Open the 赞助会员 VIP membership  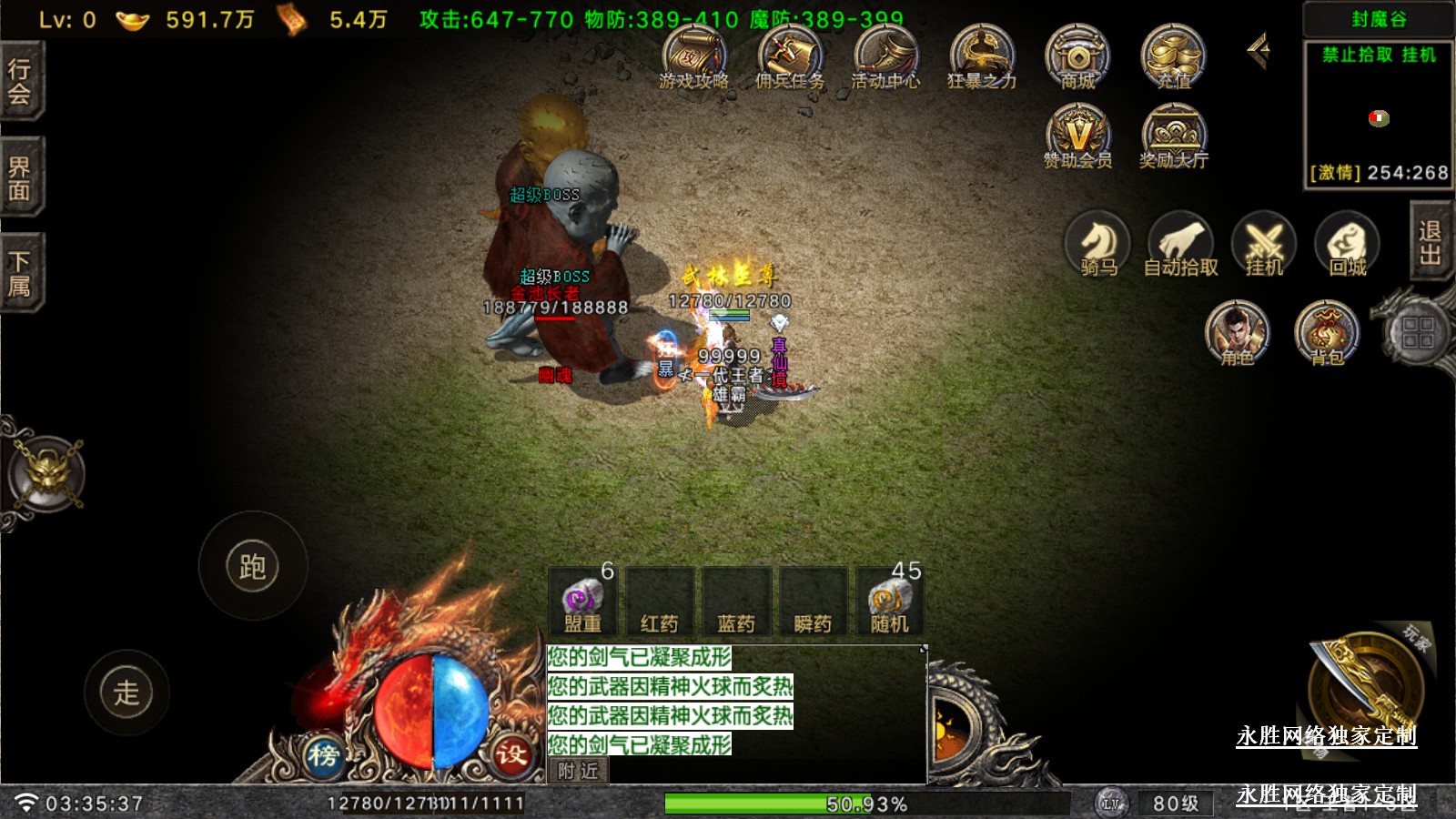[x=1077, y=136]
